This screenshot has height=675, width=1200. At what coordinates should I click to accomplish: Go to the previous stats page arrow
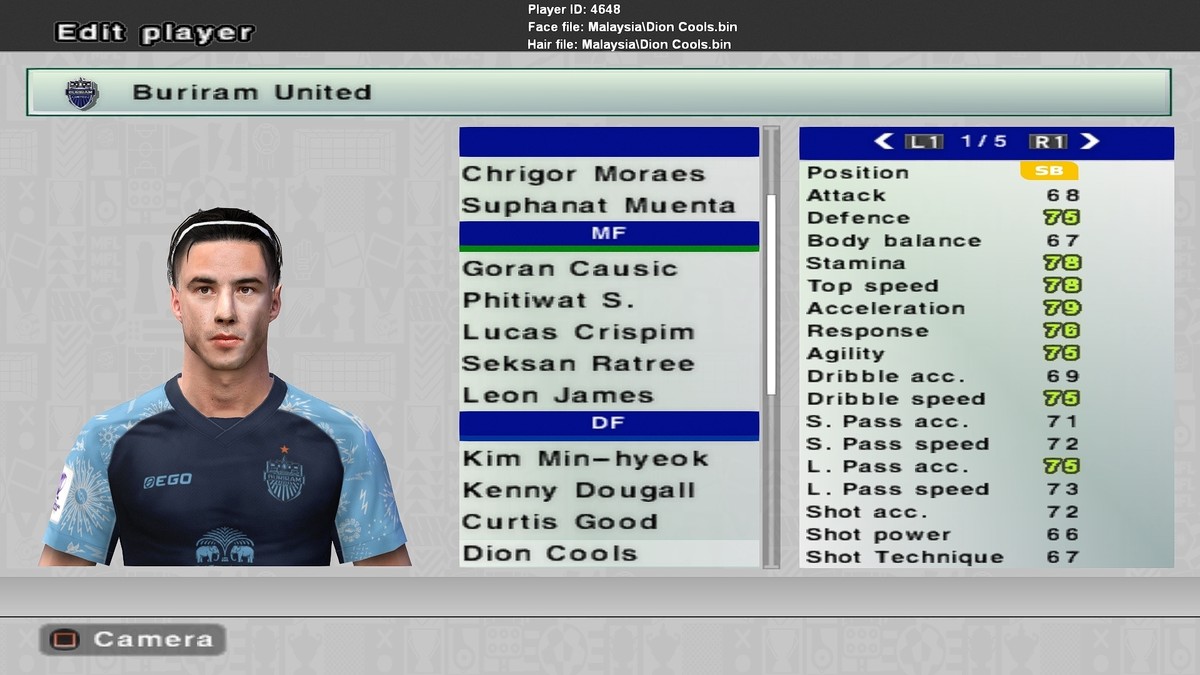[x=884, y=142]
